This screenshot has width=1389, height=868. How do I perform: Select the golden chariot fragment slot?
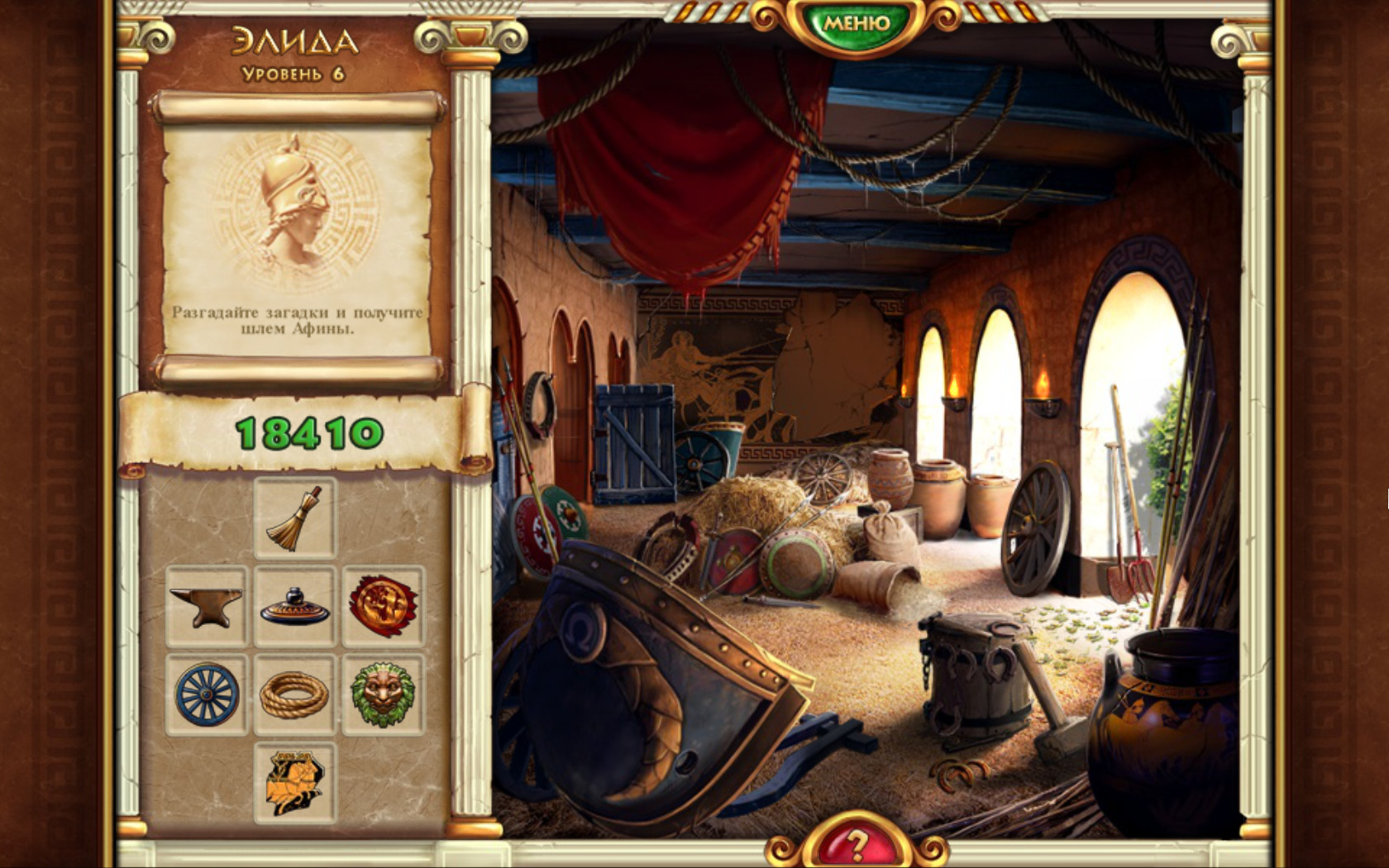click(294, 782)
